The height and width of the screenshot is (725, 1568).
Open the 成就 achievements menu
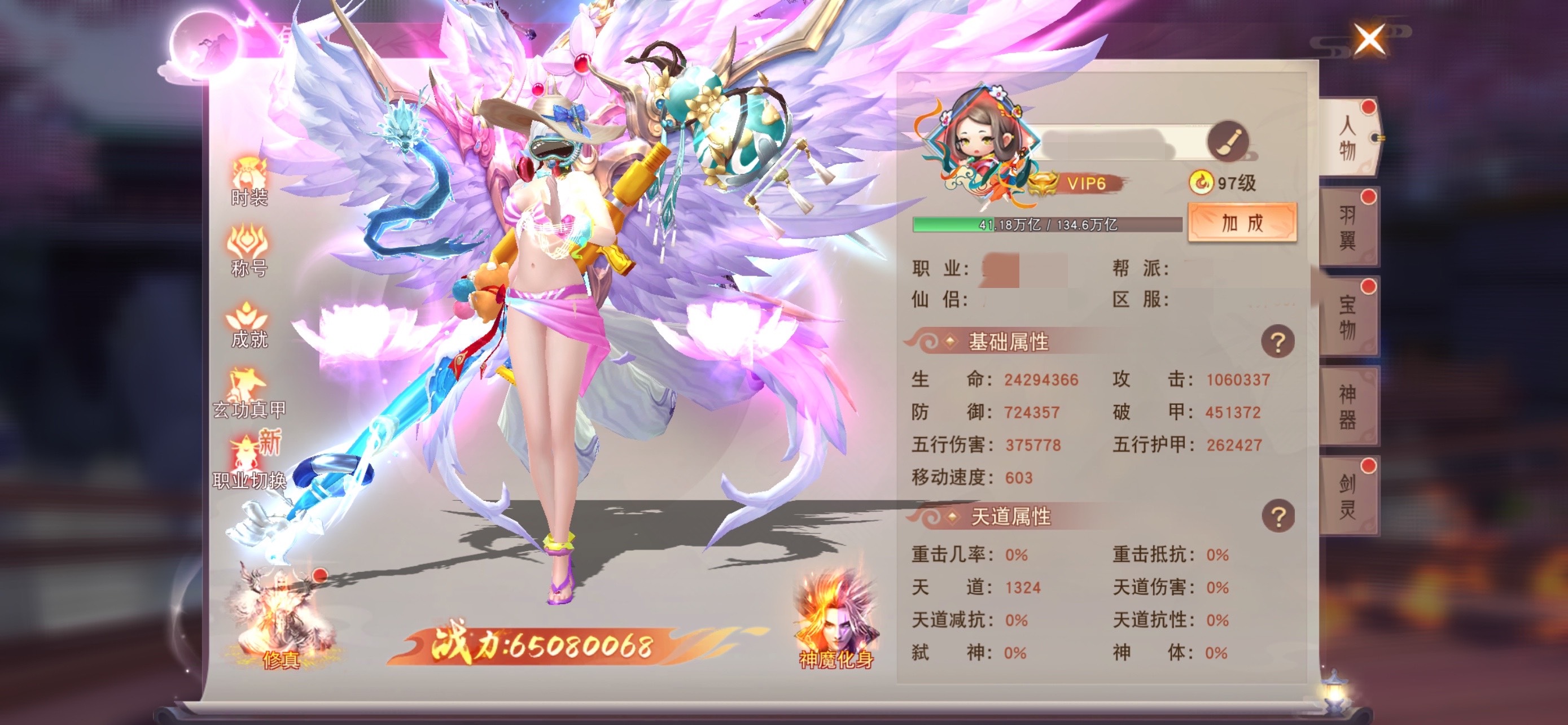(249, 324)
